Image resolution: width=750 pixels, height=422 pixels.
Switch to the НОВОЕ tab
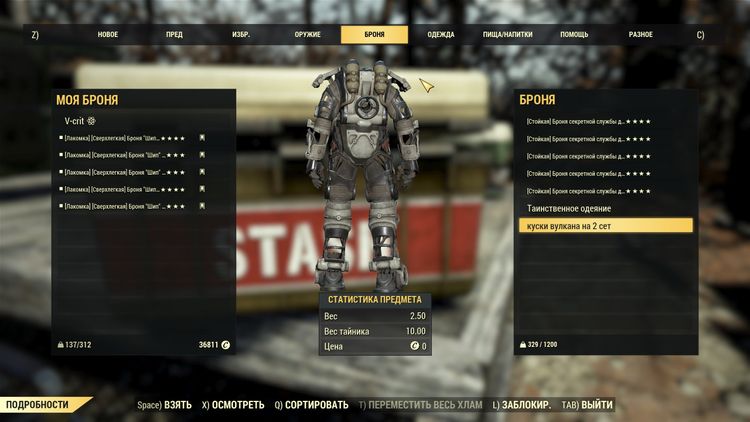(107, 34)
